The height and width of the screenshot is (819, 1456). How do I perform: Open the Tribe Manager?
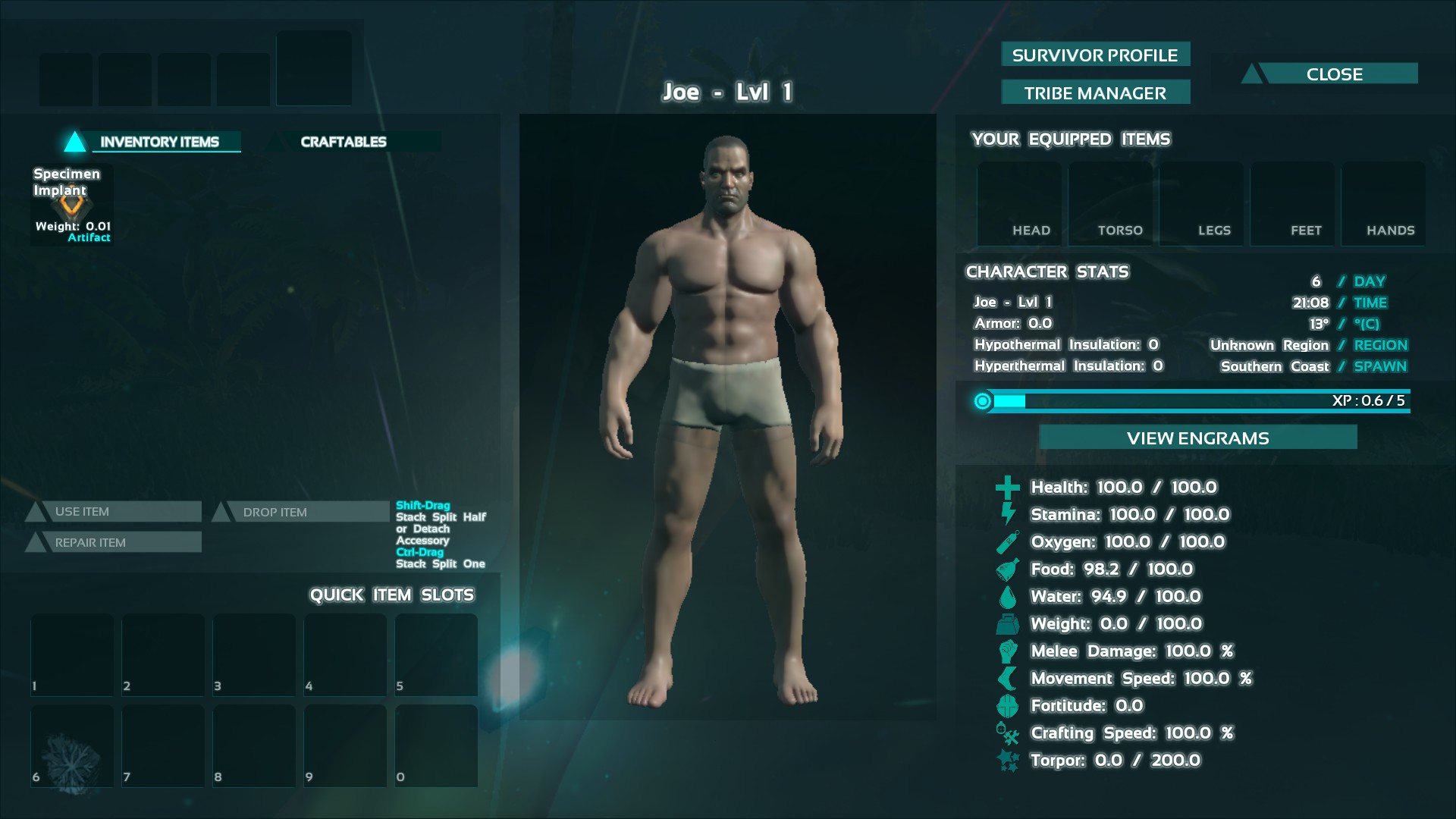coord(1095,93)
